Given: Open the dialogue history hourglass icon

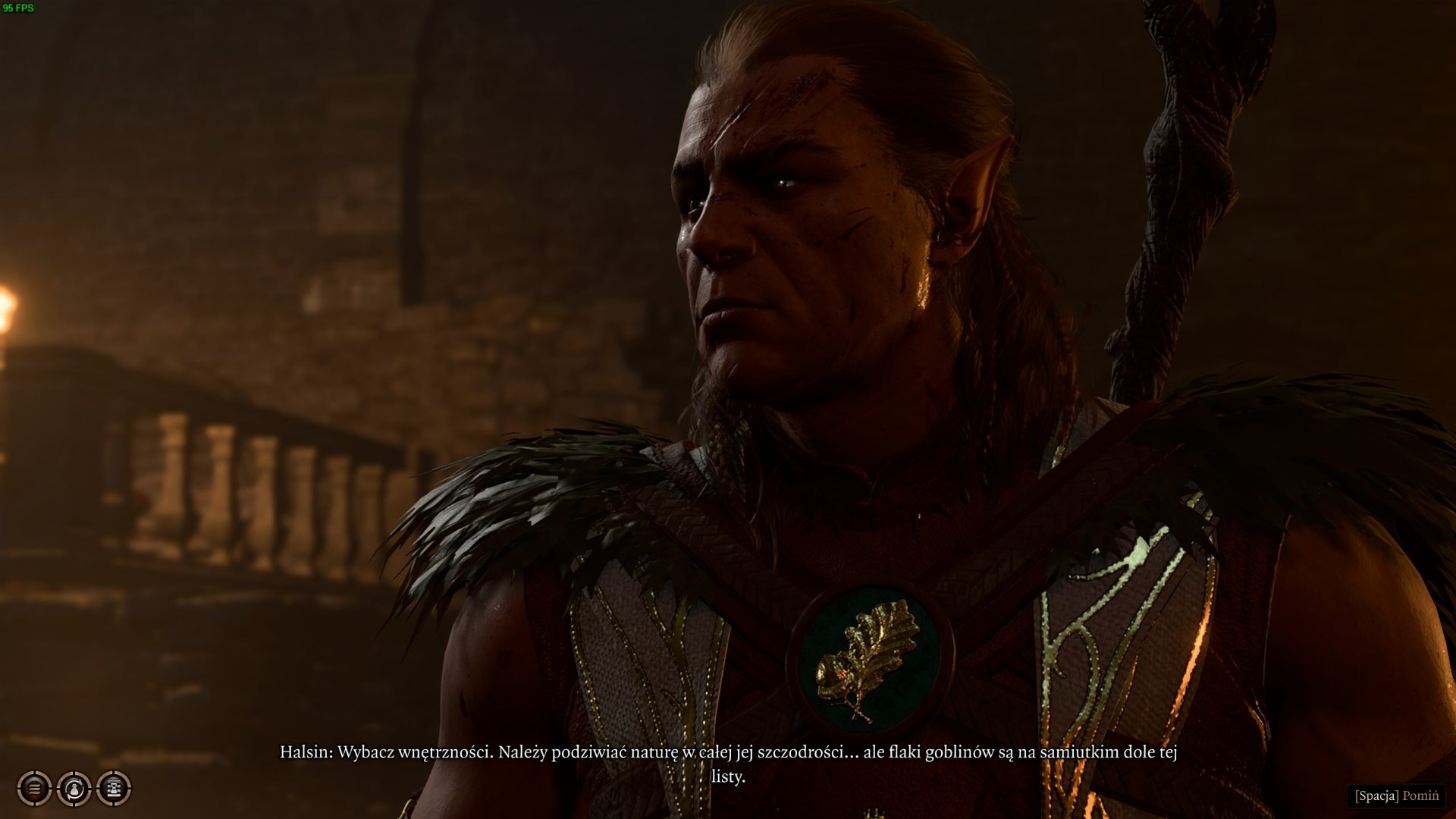Looking at the screenshot, I should pos(114,789).
